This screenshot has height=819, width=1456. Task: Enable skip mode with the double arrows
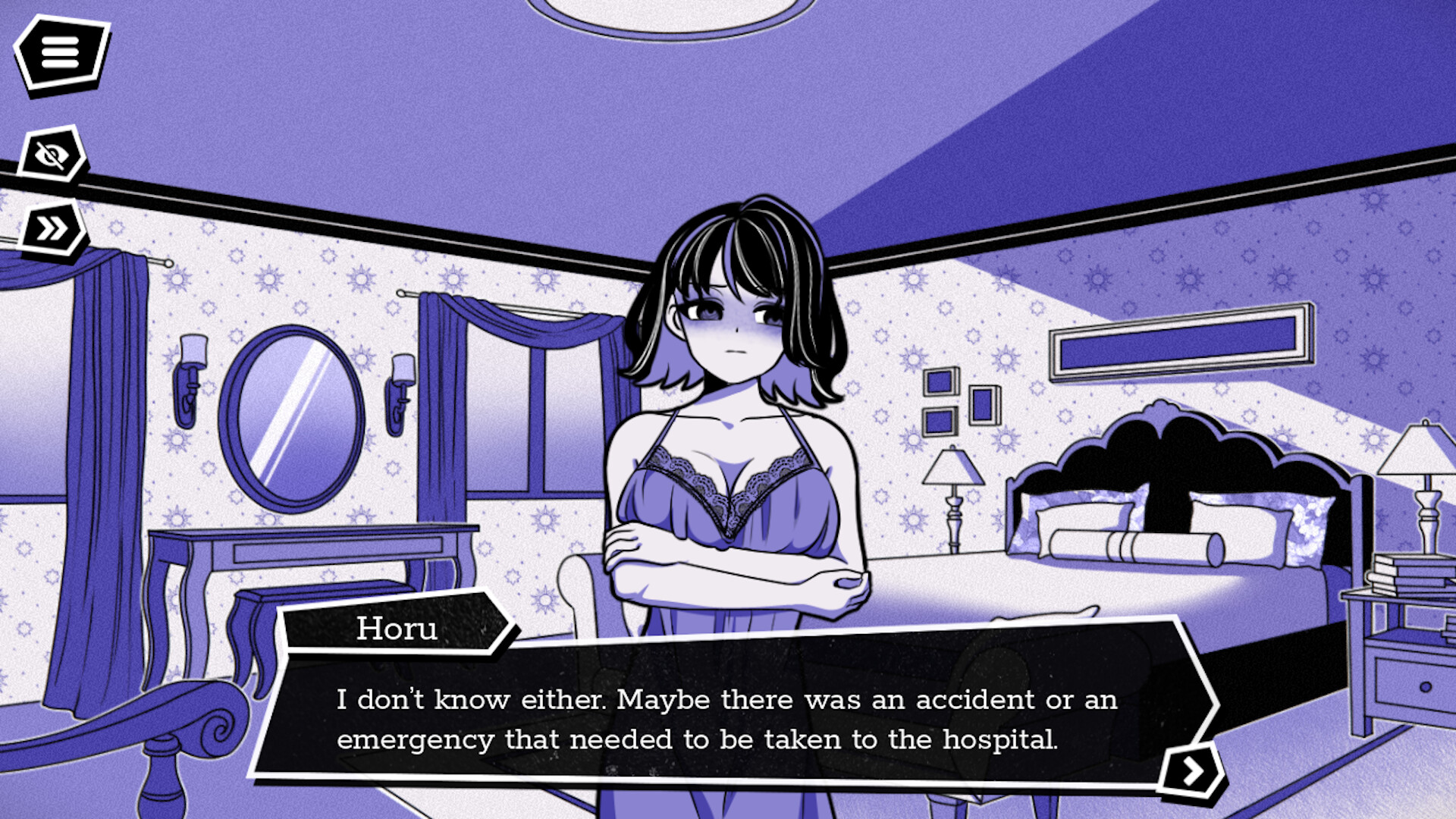[53, 227]
